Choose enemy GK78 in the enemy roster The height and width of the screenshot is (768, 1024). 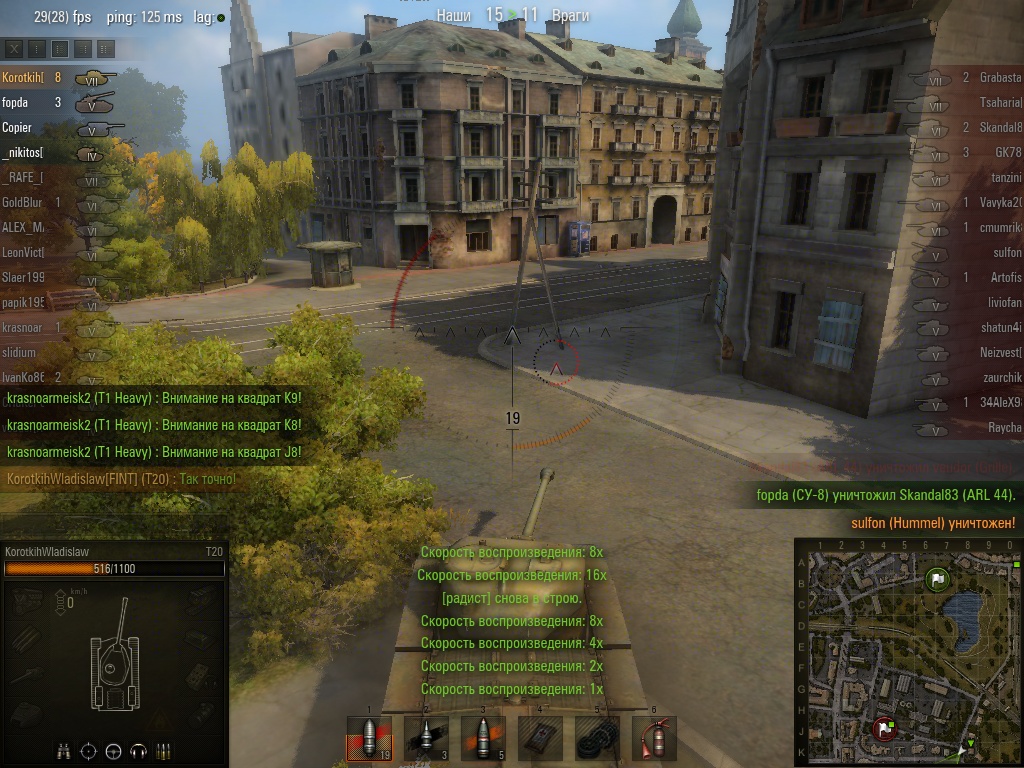pyautogui.click(x=1008, y=152)
